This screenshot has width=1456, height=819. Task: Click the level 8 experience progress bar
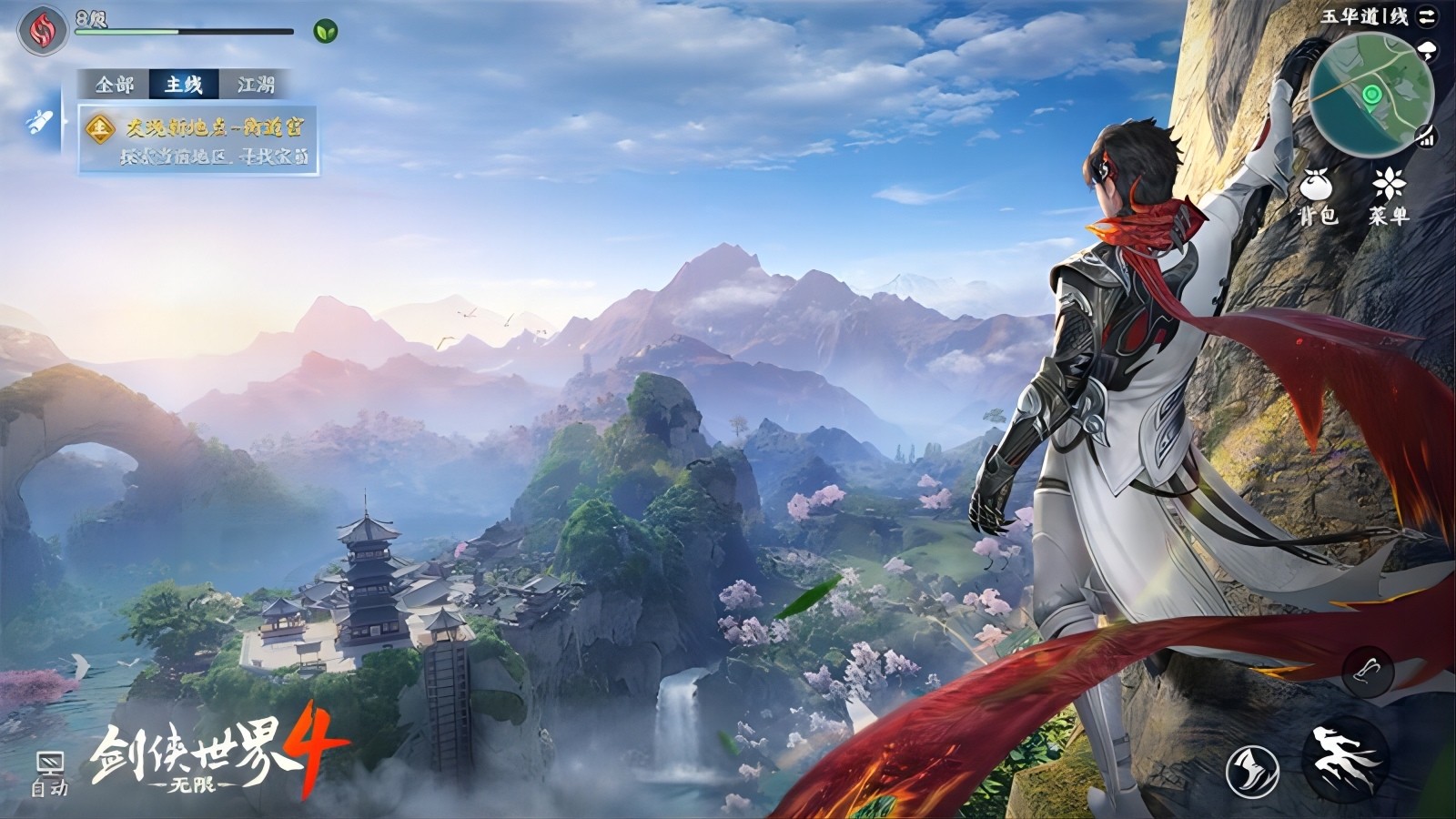(x=182, y=31)
